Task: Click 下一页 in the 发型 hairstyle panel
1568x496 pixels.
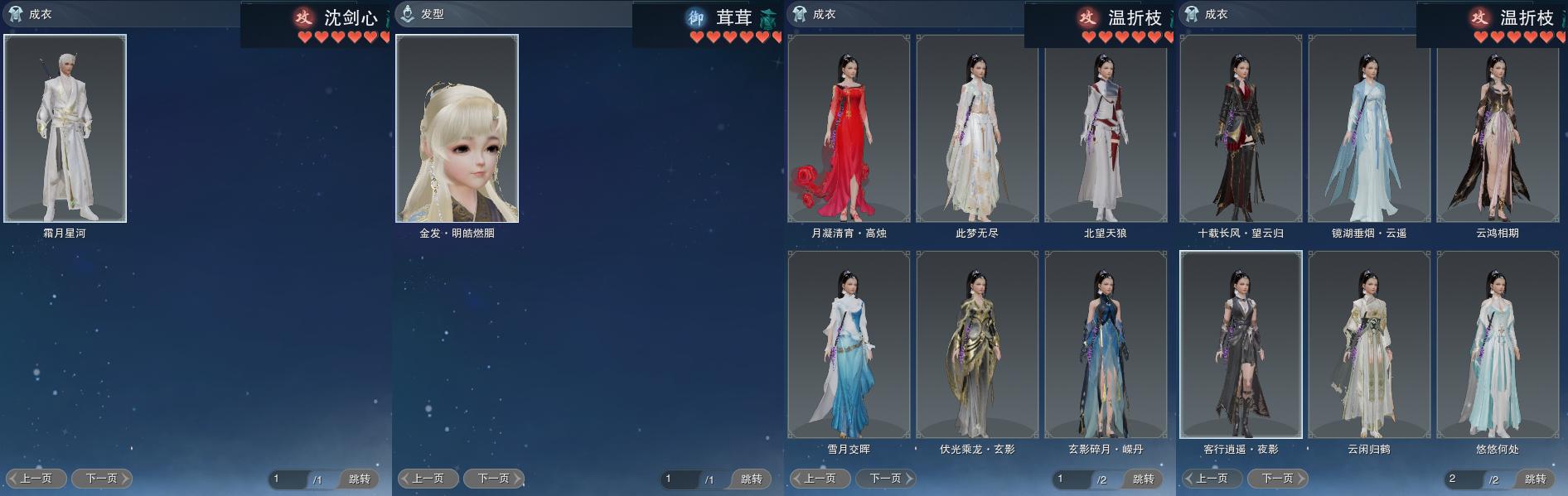Action: [494, 479]
